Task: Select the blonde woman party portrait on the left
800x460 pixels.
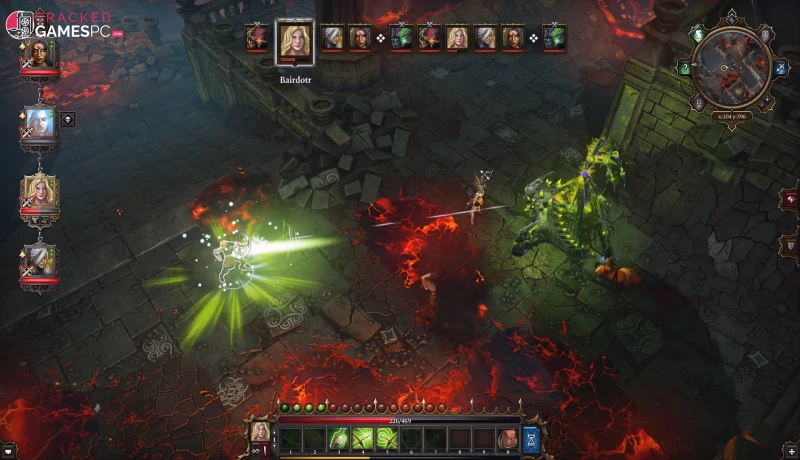Action: (x=39, y=193)
